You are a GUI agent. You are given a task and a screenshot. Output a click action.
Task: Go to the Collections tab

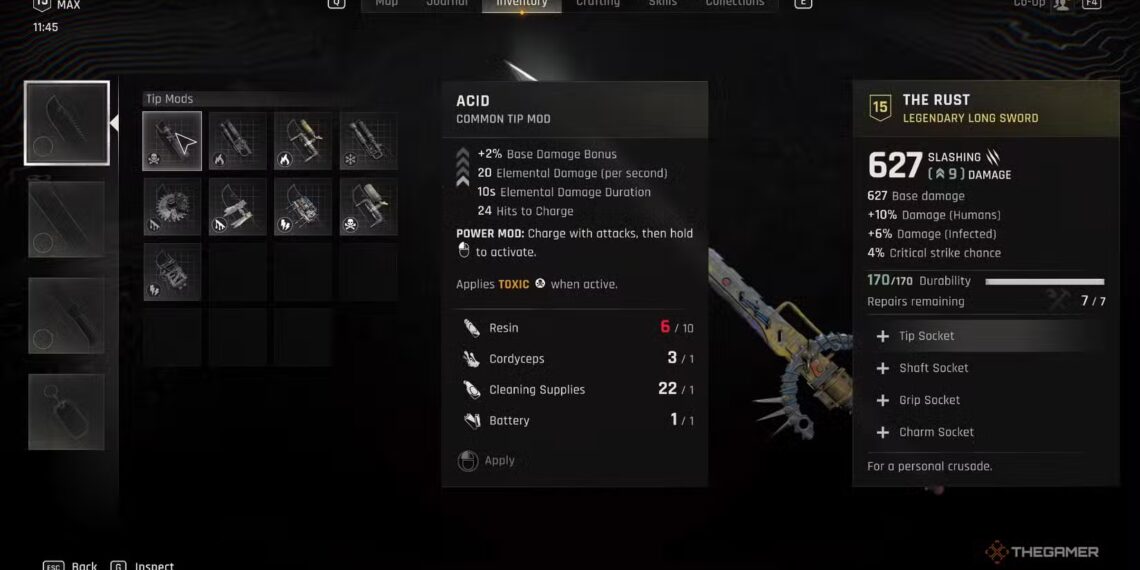735,4
